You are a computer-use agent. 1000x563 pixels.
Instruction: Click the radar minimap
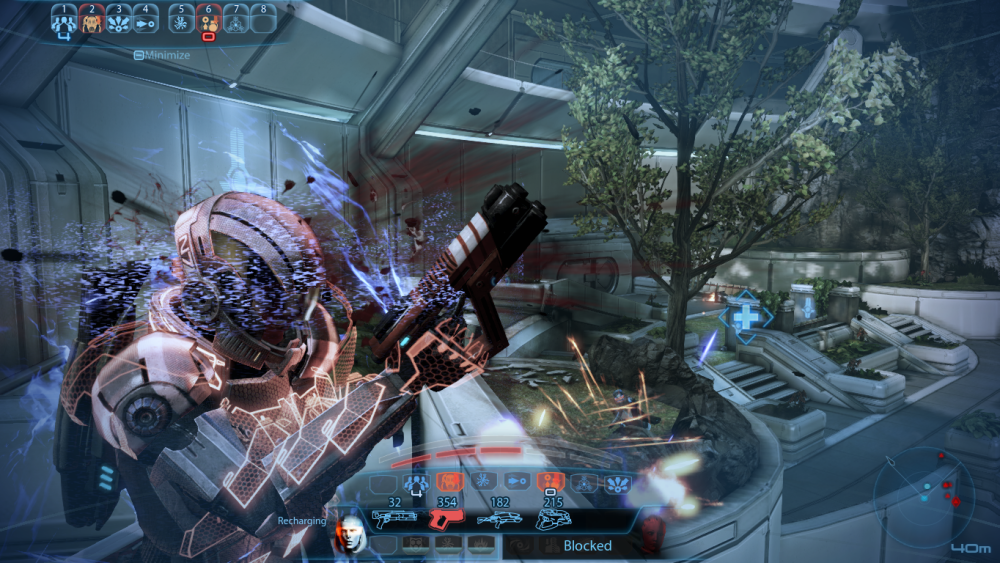point(924,496)
